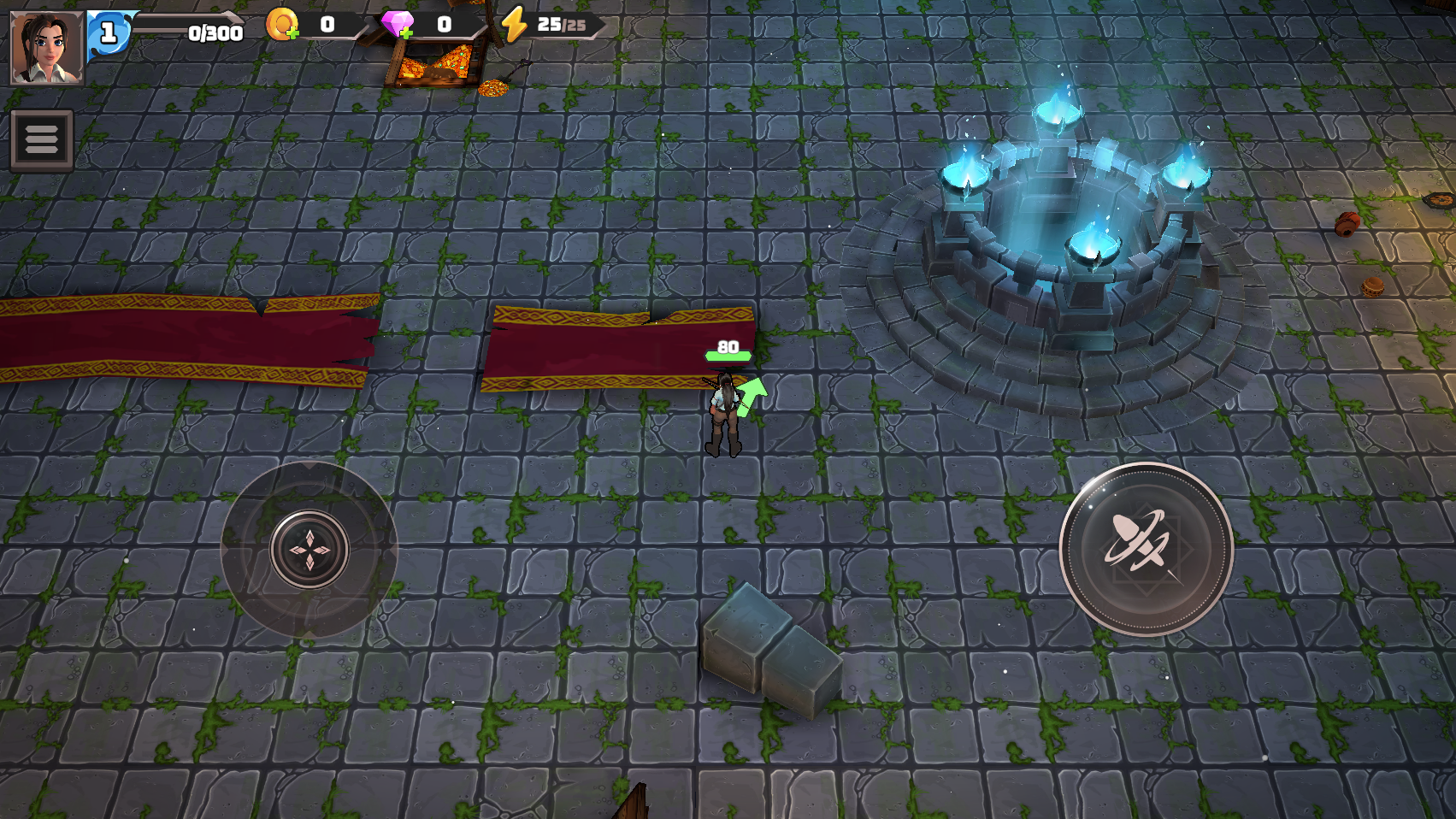Open the hamburger menu button
This screenshot has width=1456, height=819.
pyautogui.click(x=41, y=139)
